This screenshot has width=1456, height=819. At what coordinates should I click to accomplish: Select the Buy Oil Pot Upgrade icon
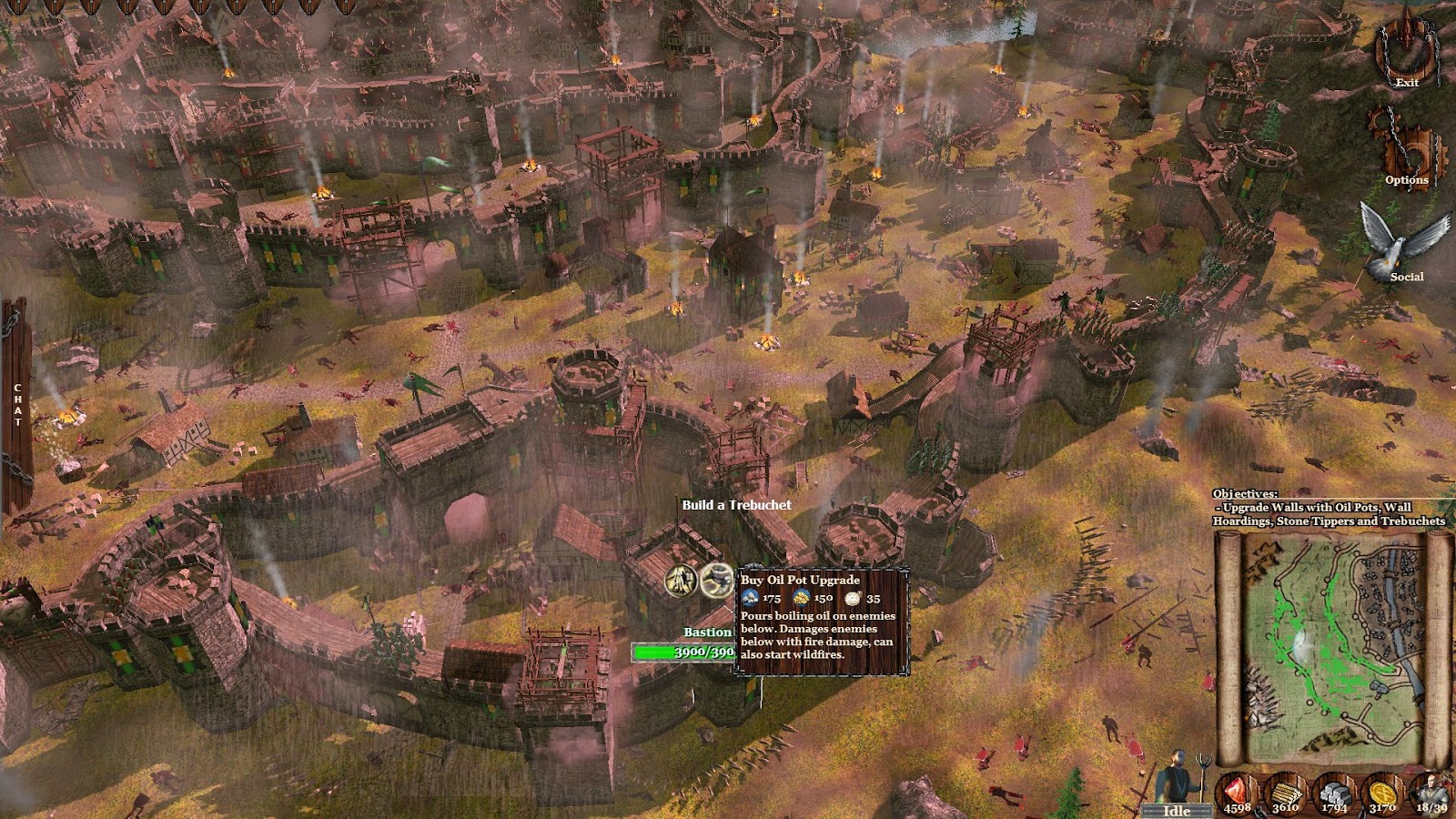tap(717, 580)
